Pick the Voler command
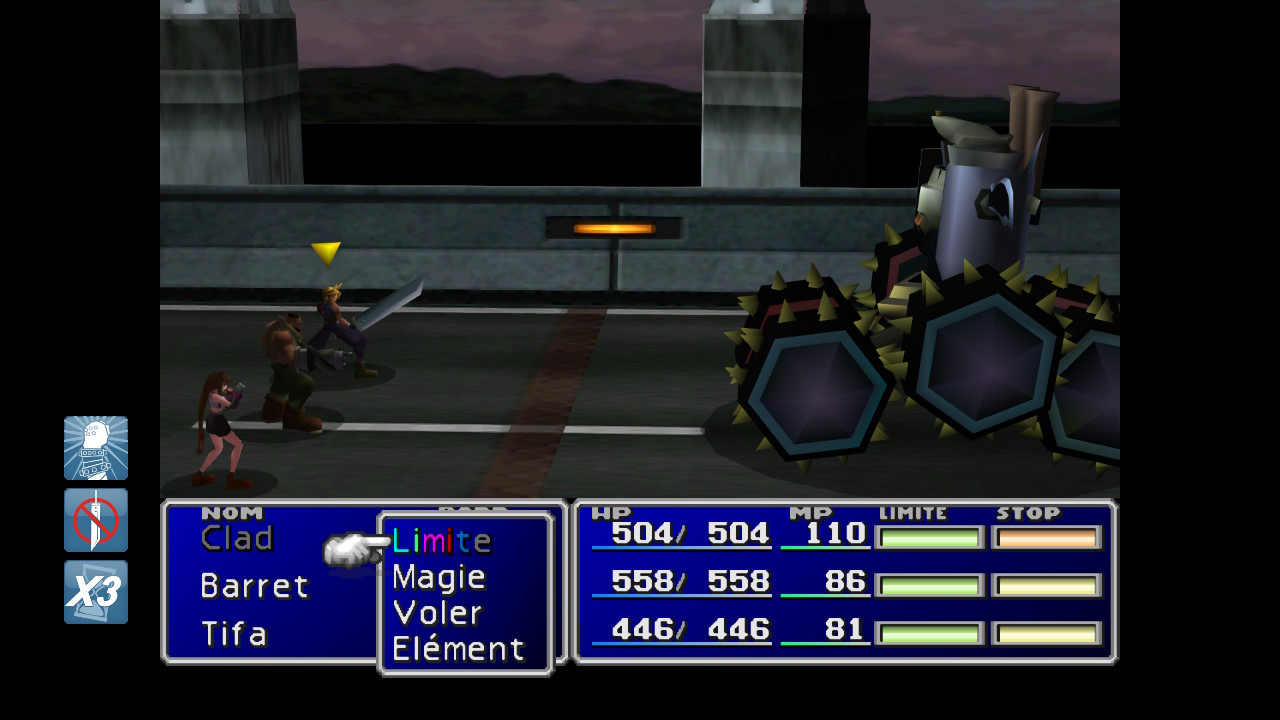The height and width of the screenshot is (720, 1280). 437,613
